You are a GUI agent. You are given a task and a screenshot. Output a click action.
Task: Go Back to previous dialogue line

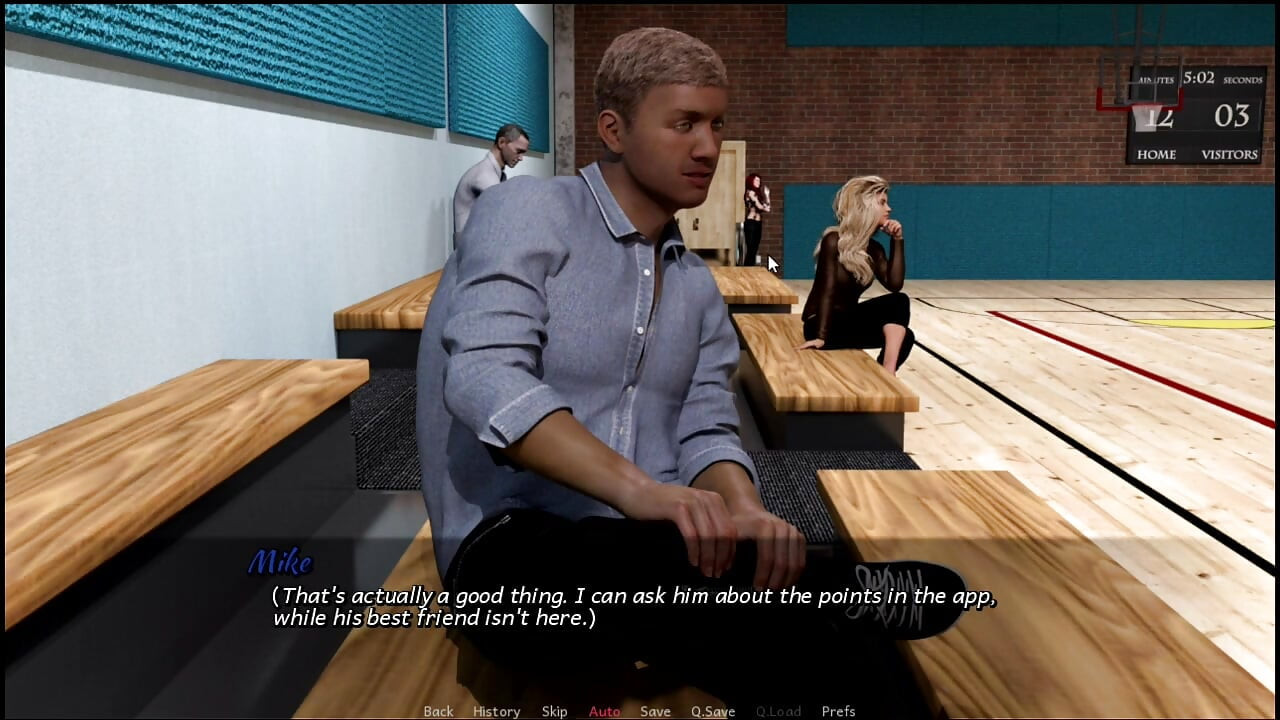pos(438,711)
